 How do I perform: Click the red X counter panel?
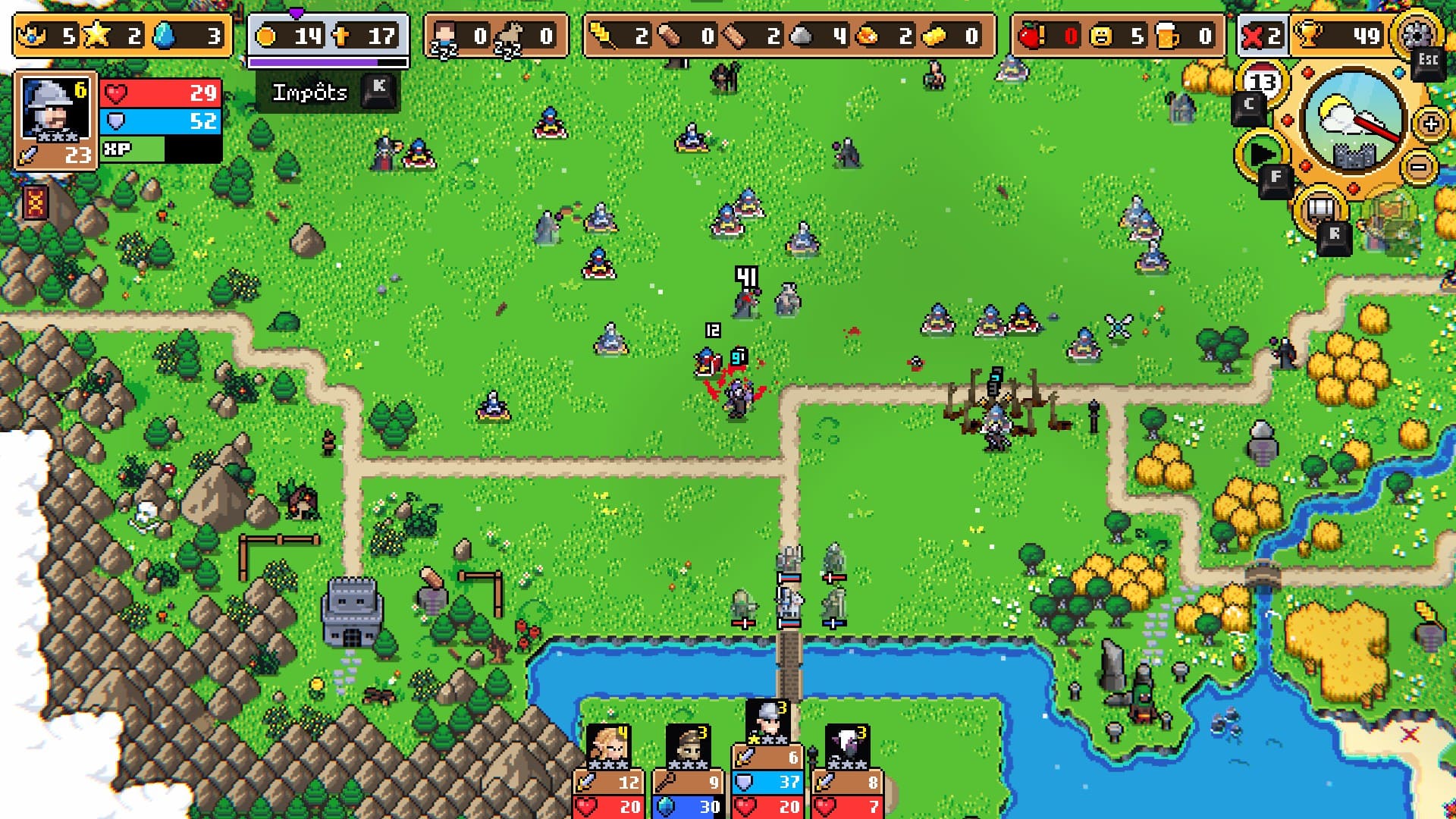click(x=1262, y=36)
